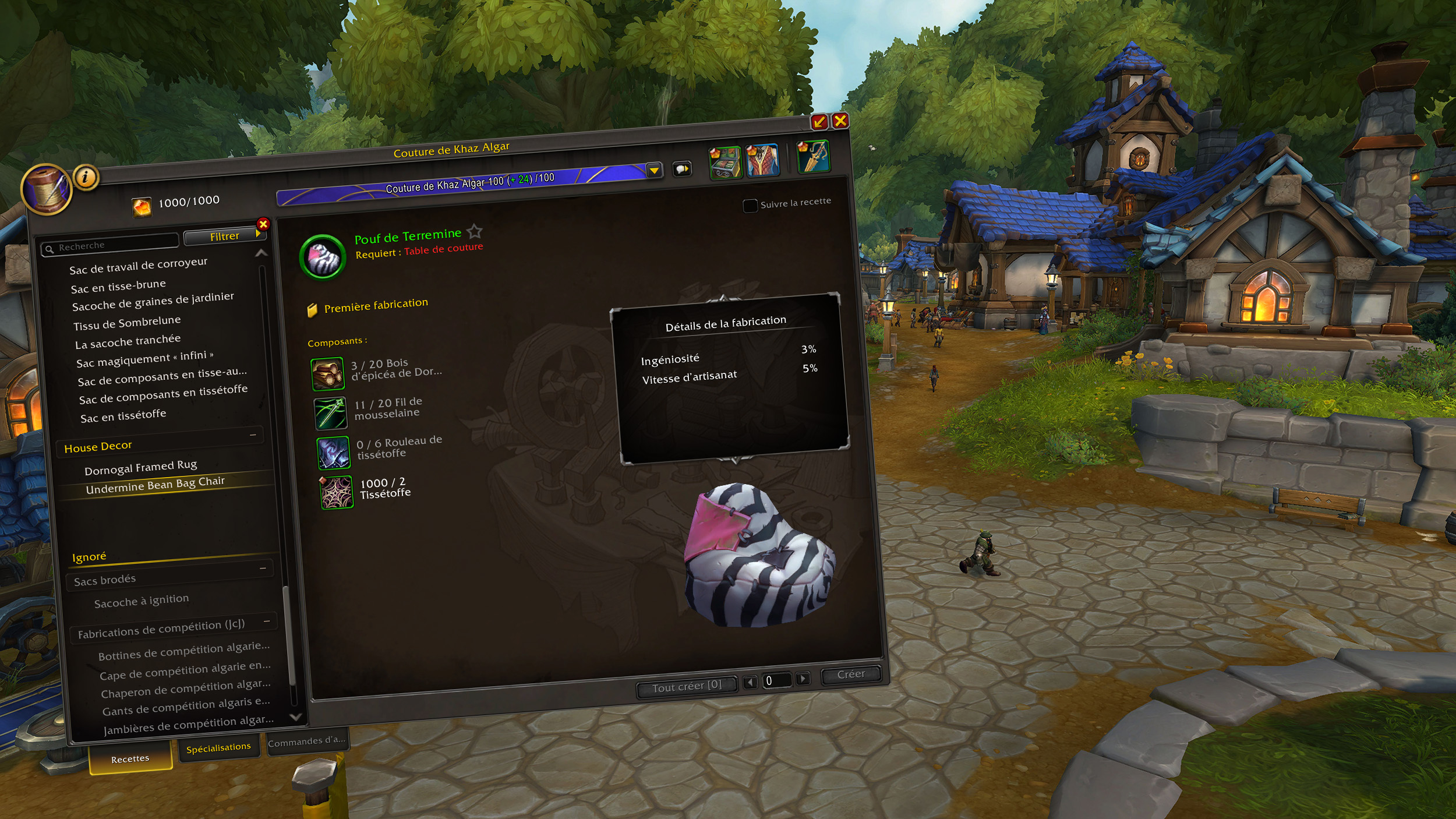Click the Tout créer button
The width and height of the screenshot is (1456, 819).
coord(686,687)
